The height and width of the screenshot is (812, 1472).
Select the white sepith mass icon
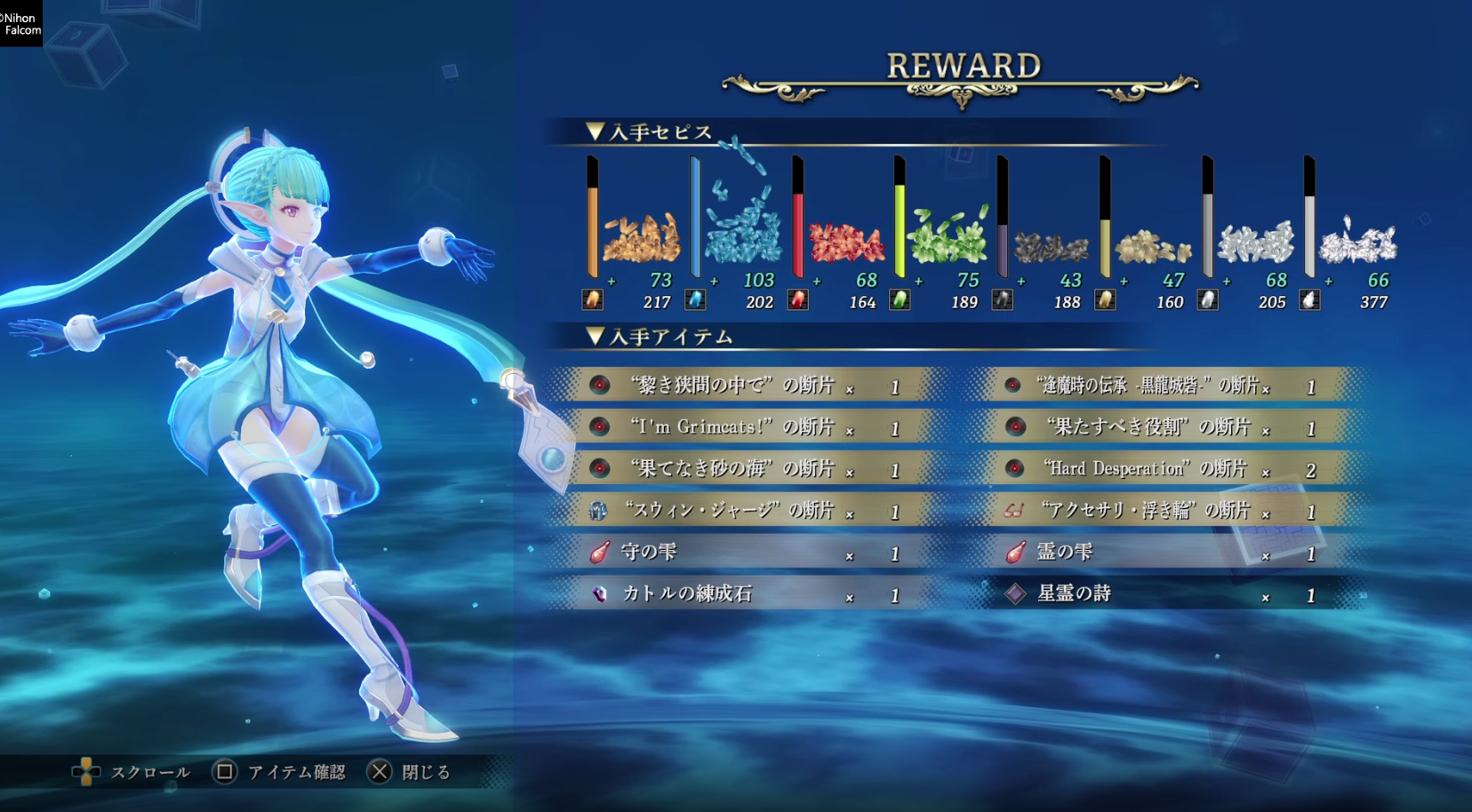(x=1308, y=300)
